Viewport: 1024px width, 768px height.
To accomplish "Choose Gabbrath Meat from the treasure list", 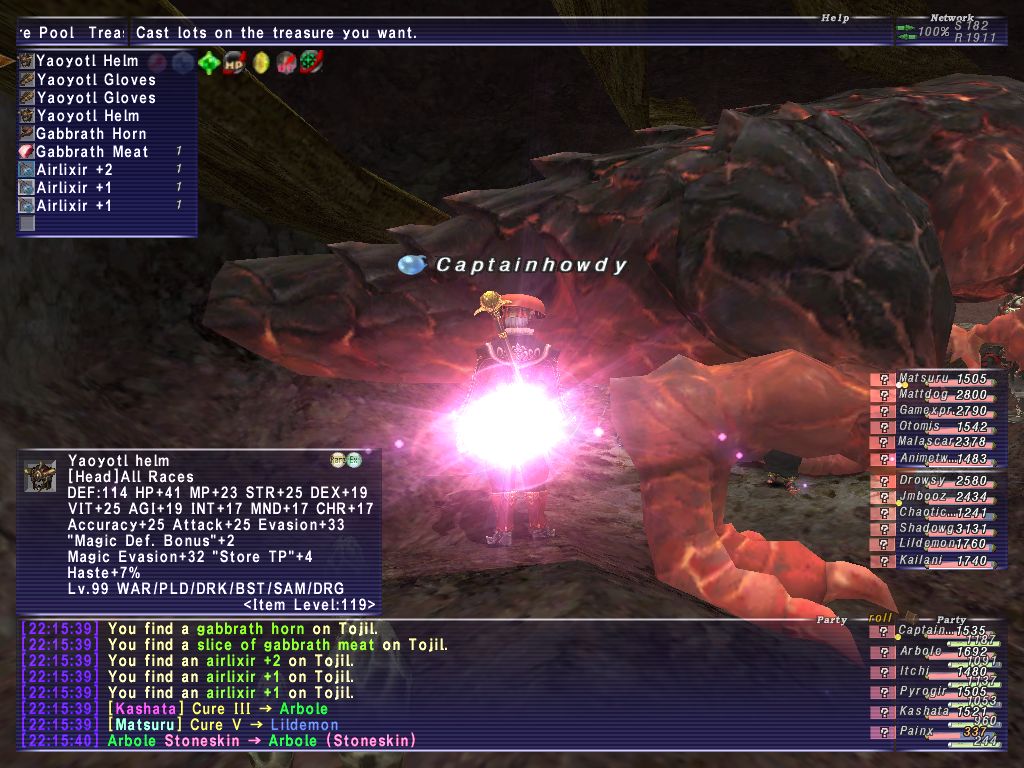I will 92,152.
